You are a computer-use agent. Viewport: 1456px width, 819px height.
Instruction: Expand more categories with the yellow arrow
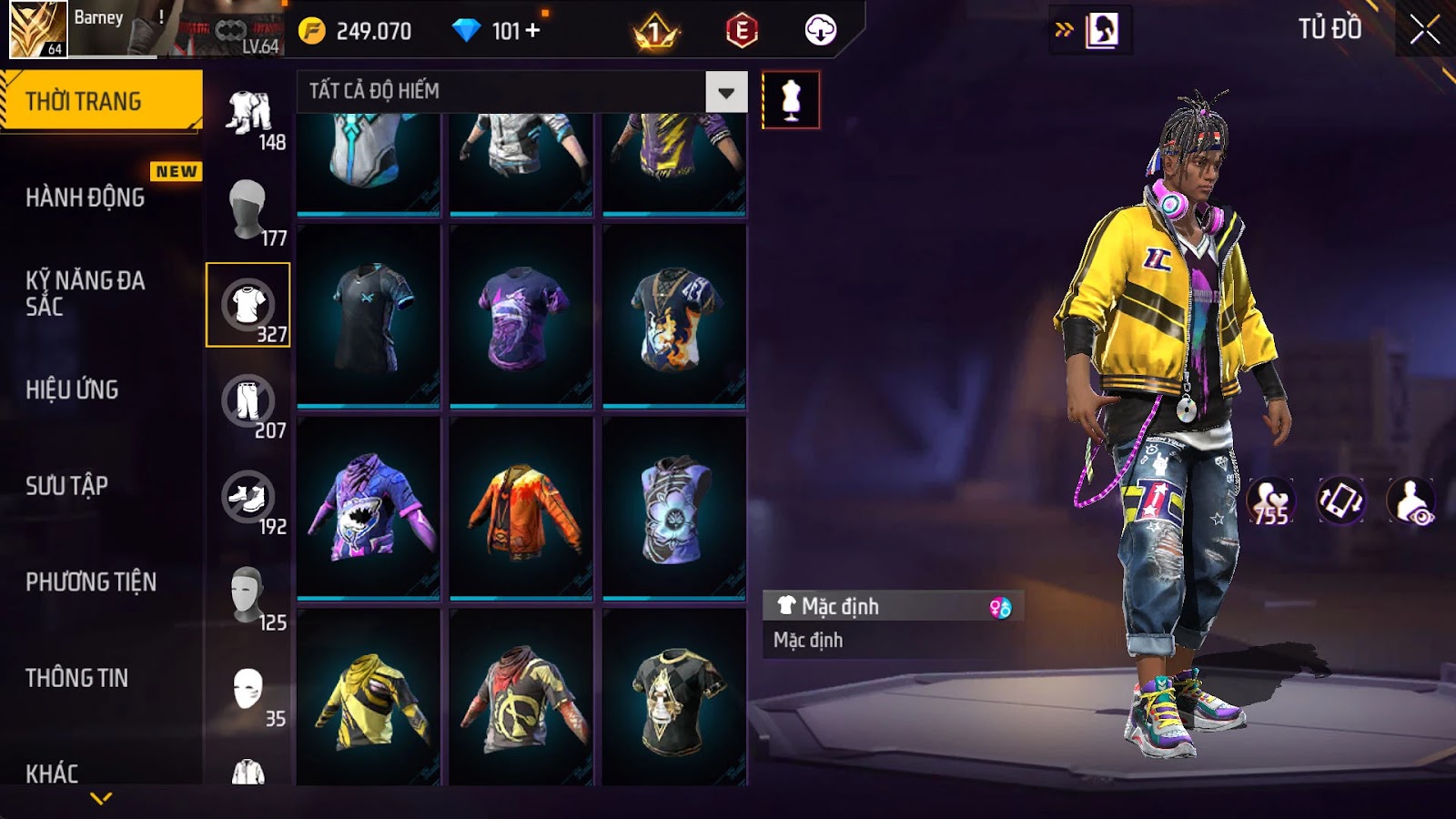point(101,798)
